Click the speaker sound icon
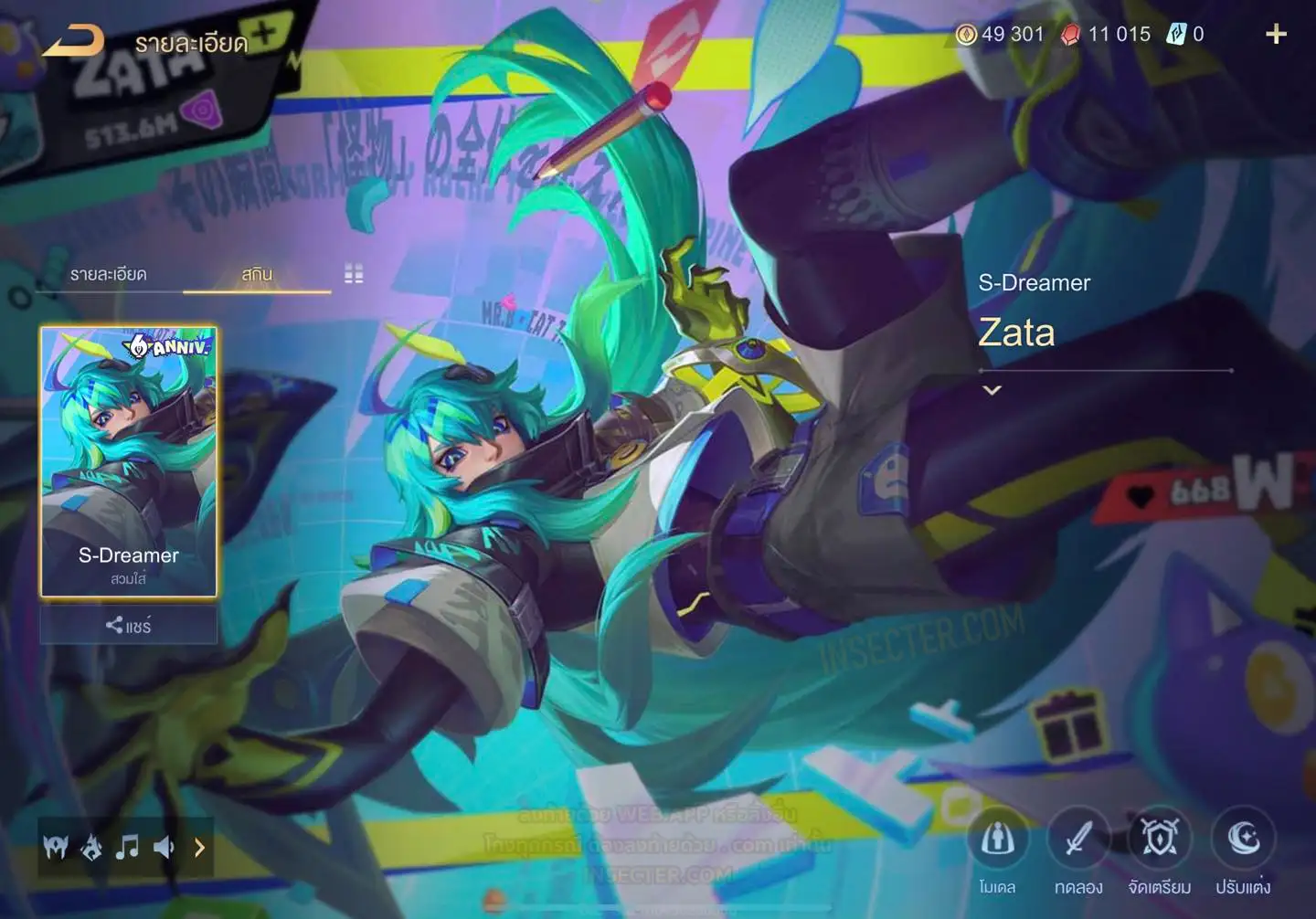This screenshot has height=919, width=1316. click(x=164, y=848)
